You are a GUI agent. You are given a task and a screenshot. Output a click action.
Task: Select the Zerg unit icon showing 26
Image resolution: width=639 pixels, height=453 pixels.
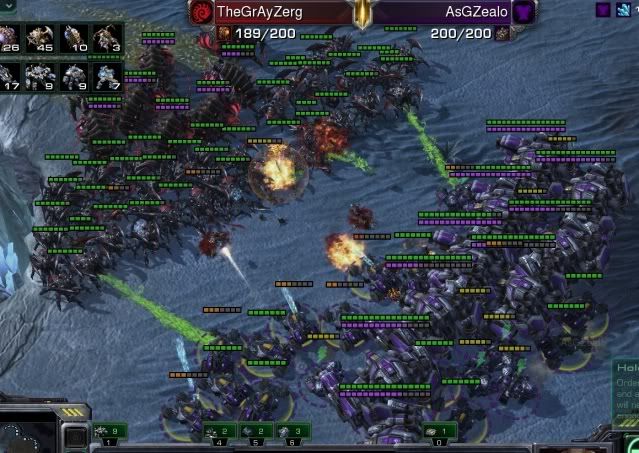point(12,40)
